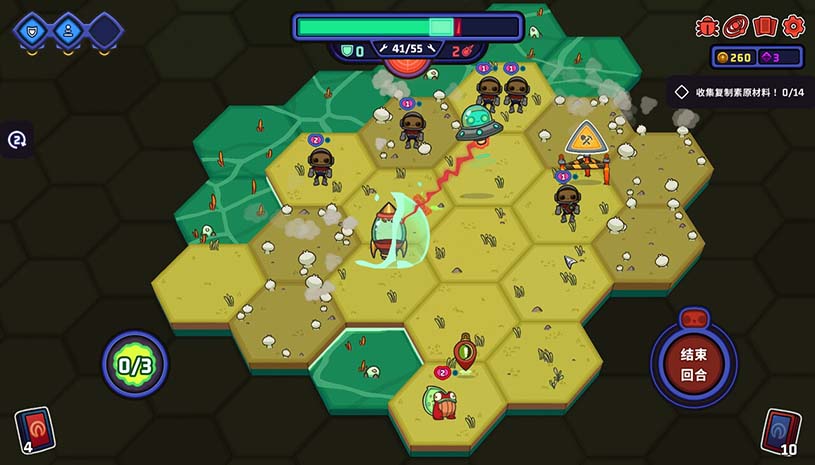815x465 pixels.
Task: Open the red card deck viewer
Action: [765, 26]
